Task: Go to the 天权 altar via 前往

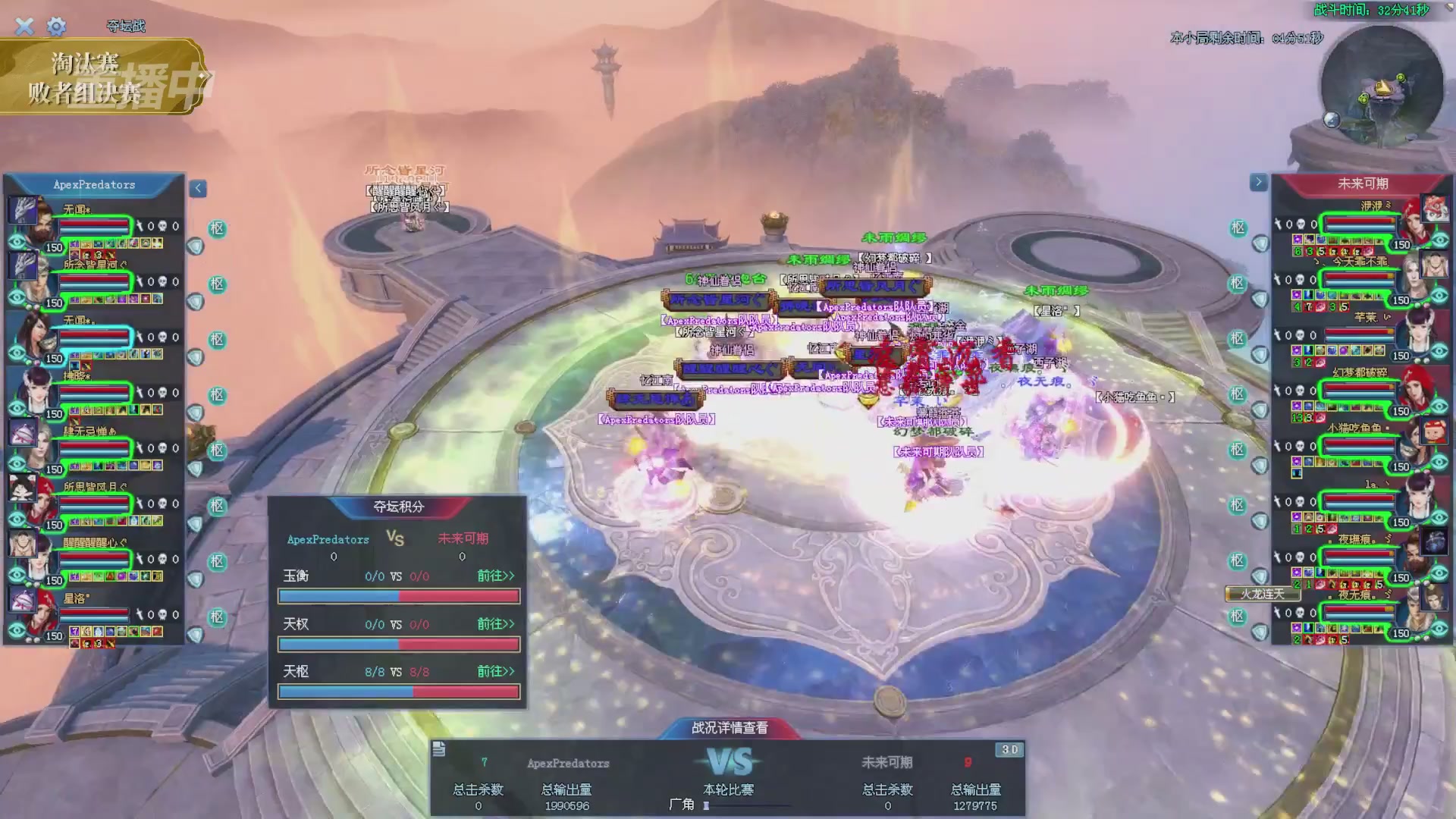Action: click(x=495, y=624)
